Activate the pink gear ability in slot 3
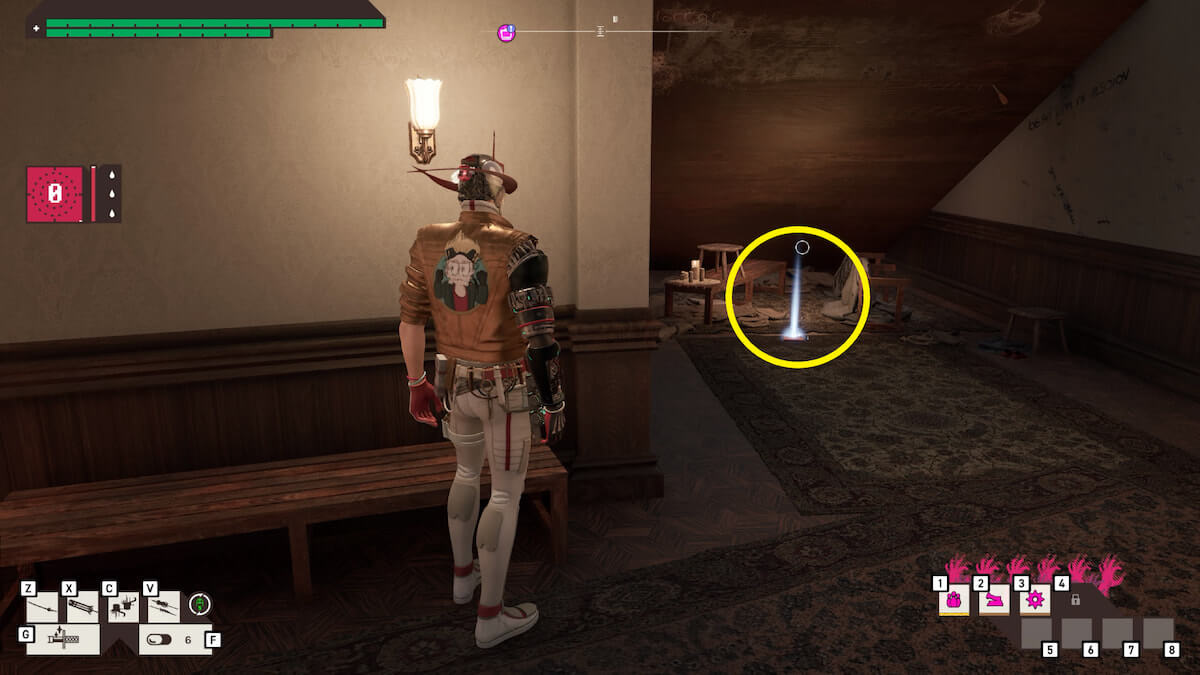Image resolution: width=1200 pixels, height=675 pixels. click(1034, 600)
